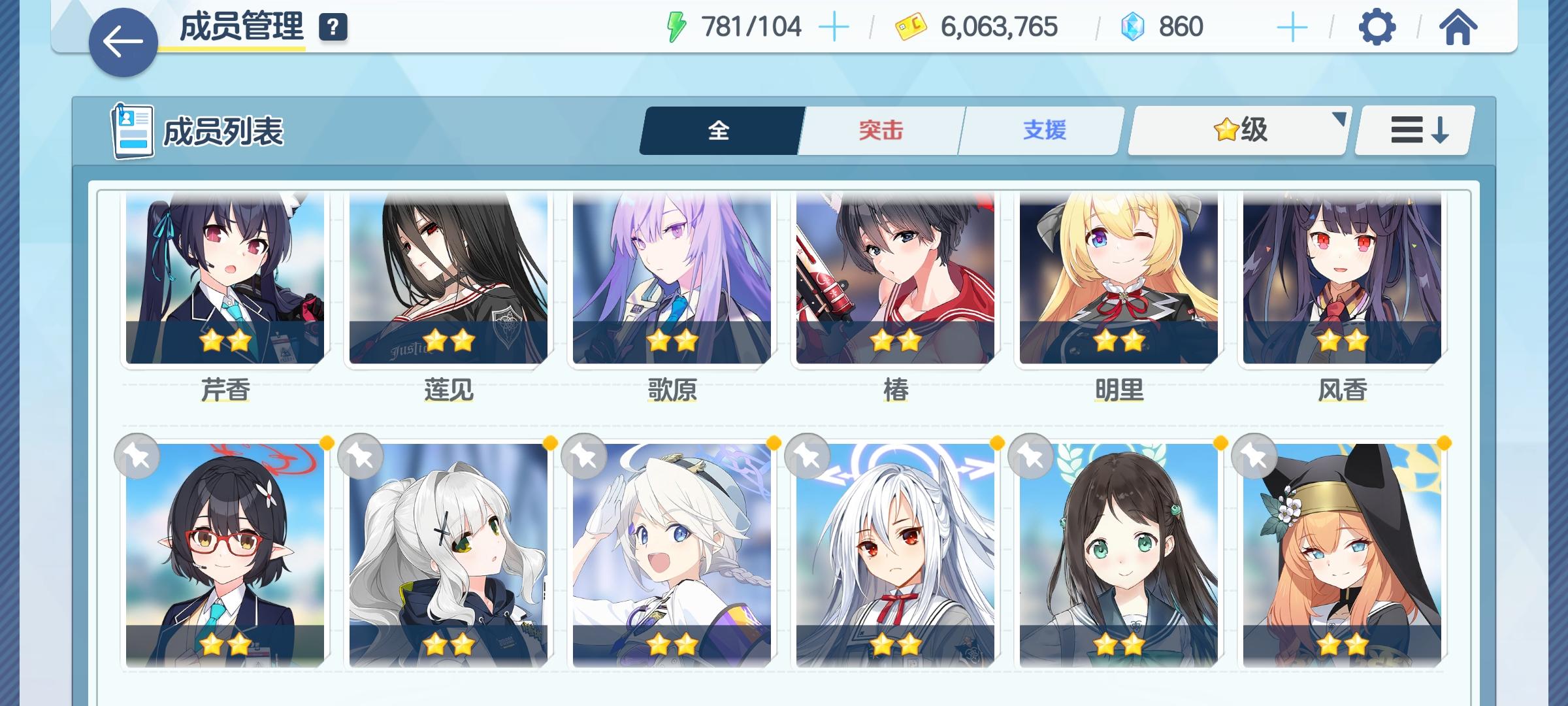Click the member list roster icon
The width and height of the screenshot is (1568, 706).
[x=131, y=131]
